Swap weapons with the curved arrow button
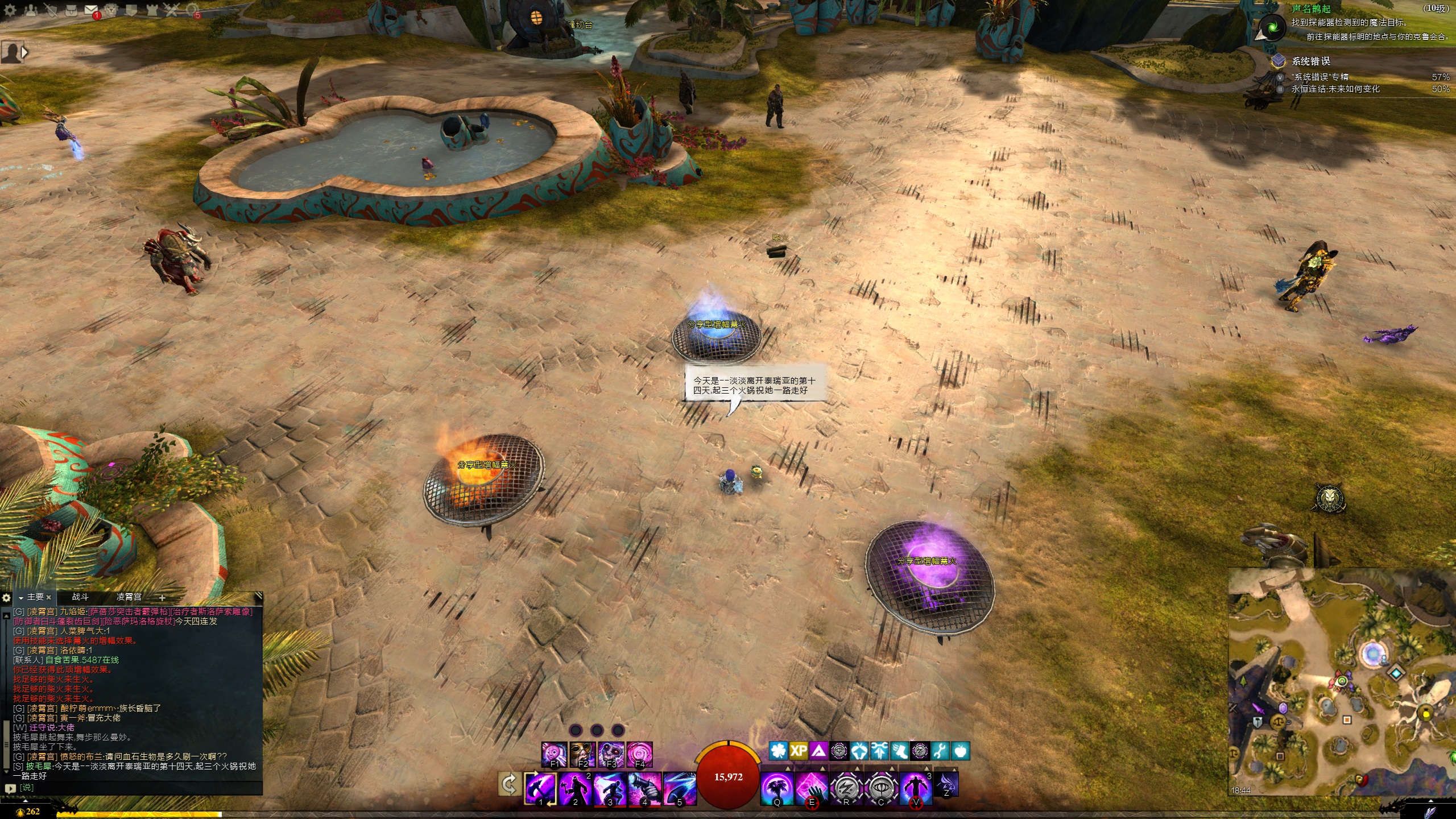Viewport: 1456px width, 819px height. 508,785
